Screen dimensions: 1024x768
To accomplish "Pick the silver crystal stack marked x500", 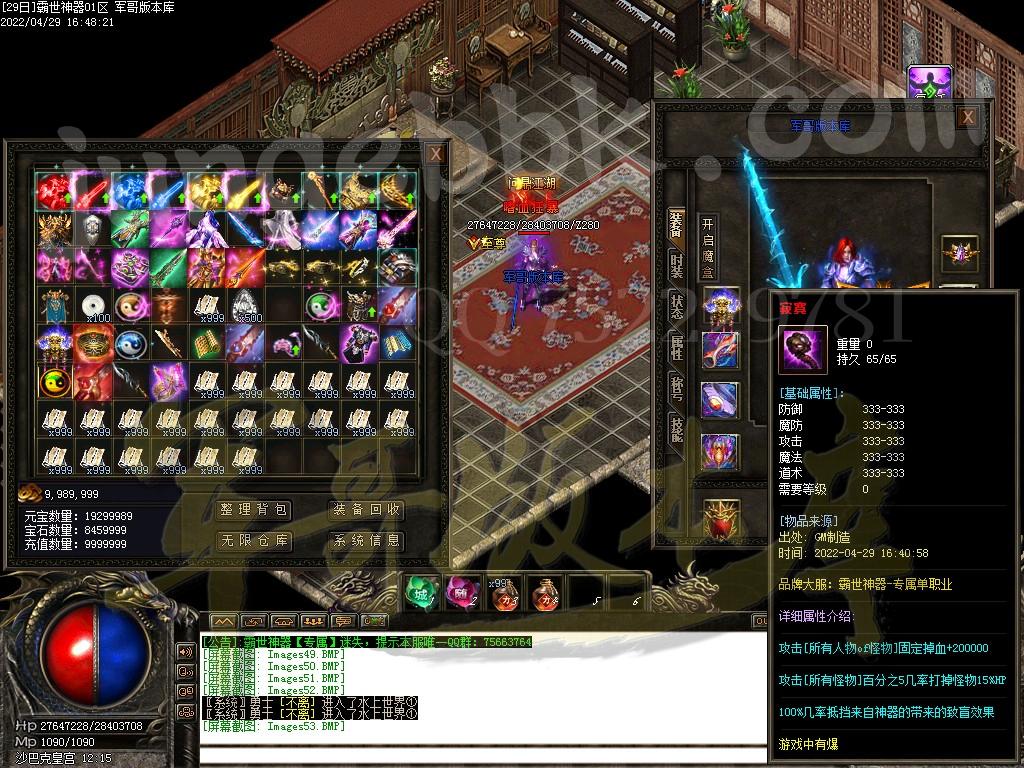I will pos(246,306).
